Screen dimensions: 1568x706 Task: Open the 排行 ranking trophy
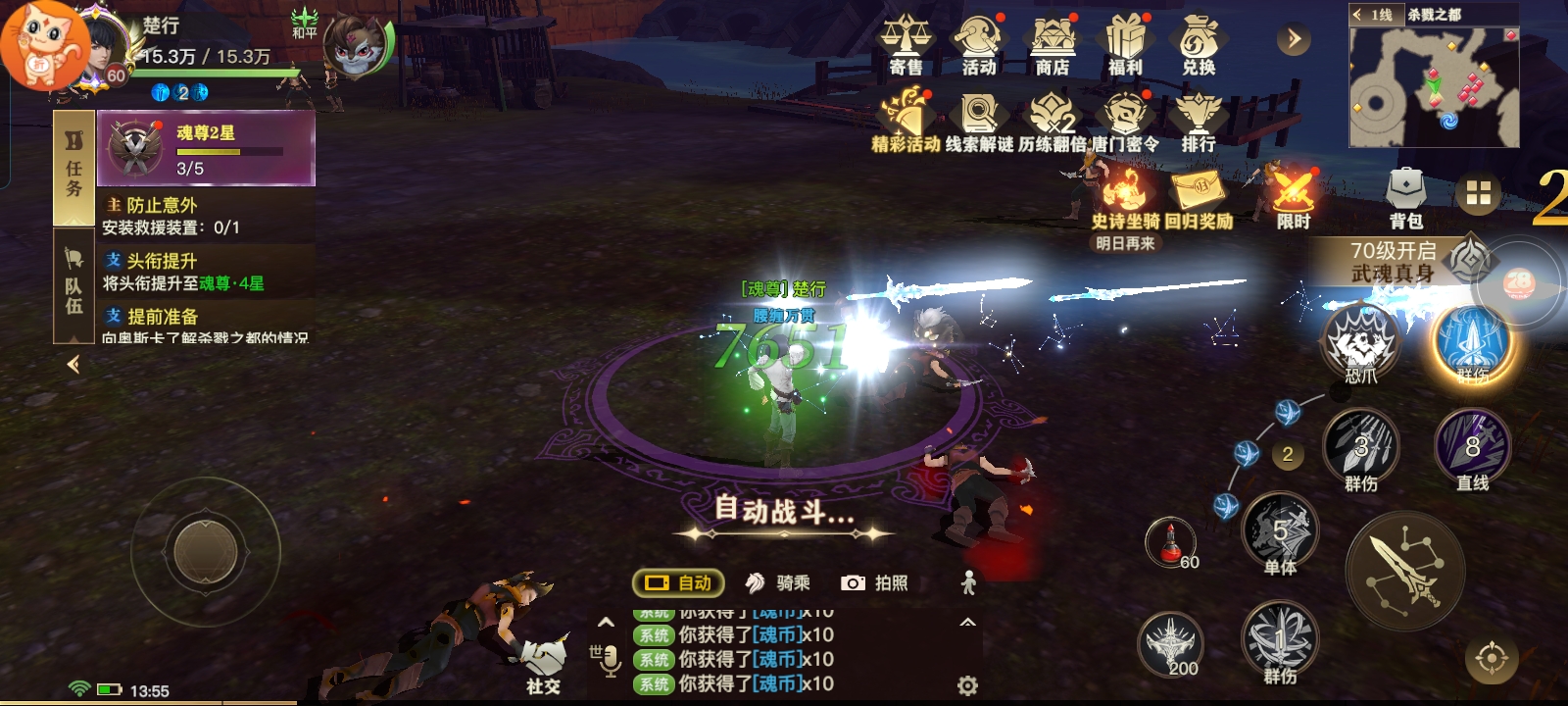tap(1198, 122)
